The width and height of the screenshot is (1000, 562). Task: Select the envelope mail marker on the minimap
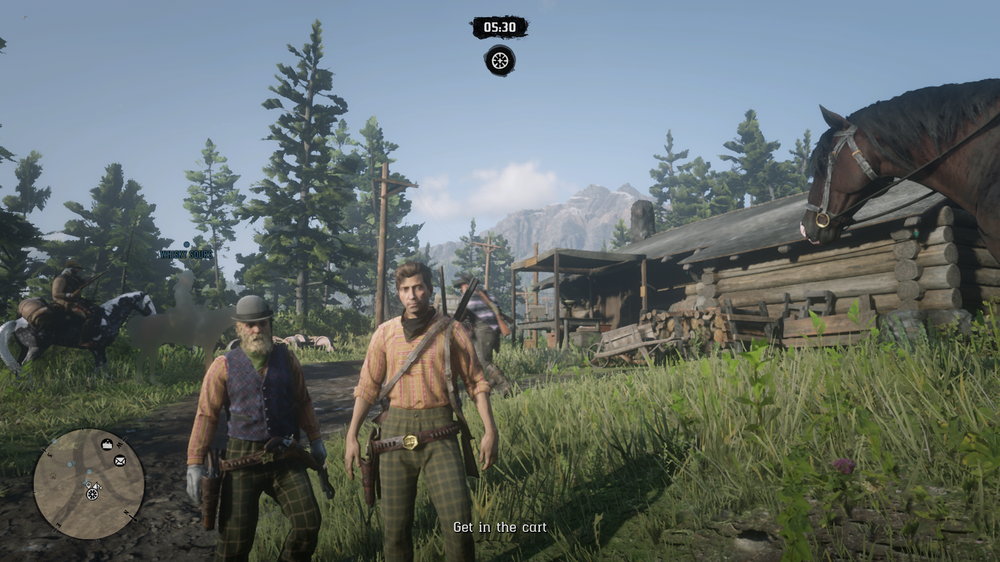pos(120,461)
